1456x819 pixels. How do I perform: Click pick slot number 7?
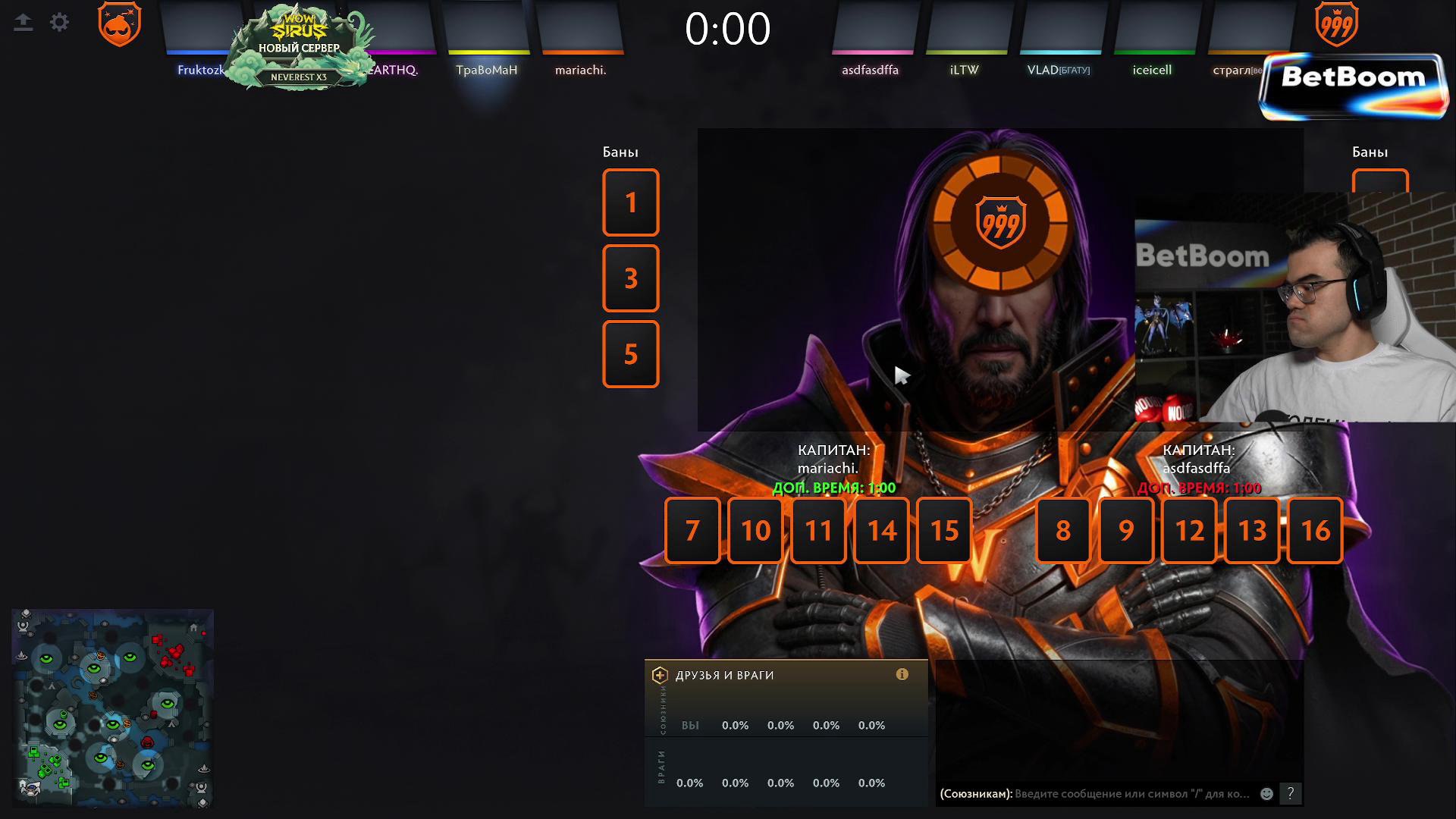[x=692, y=530]
